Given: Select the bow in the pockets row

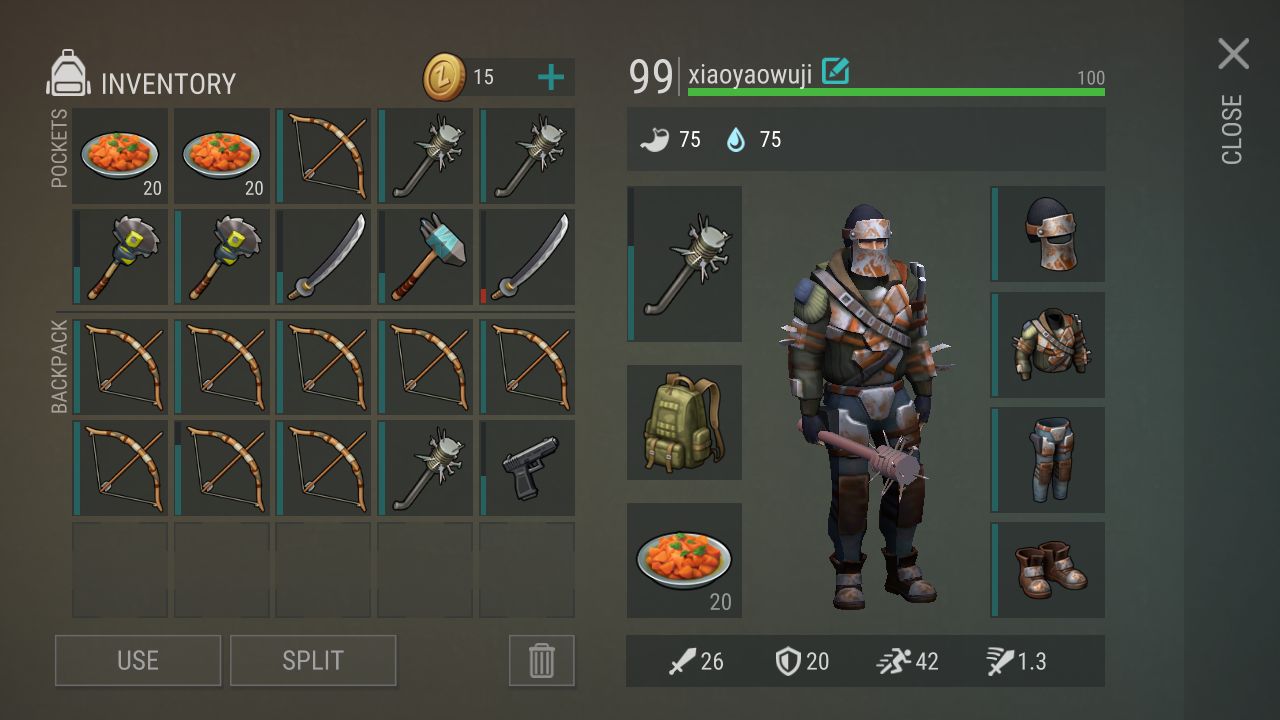Looking at the screenshot, I should pos(324,156).
